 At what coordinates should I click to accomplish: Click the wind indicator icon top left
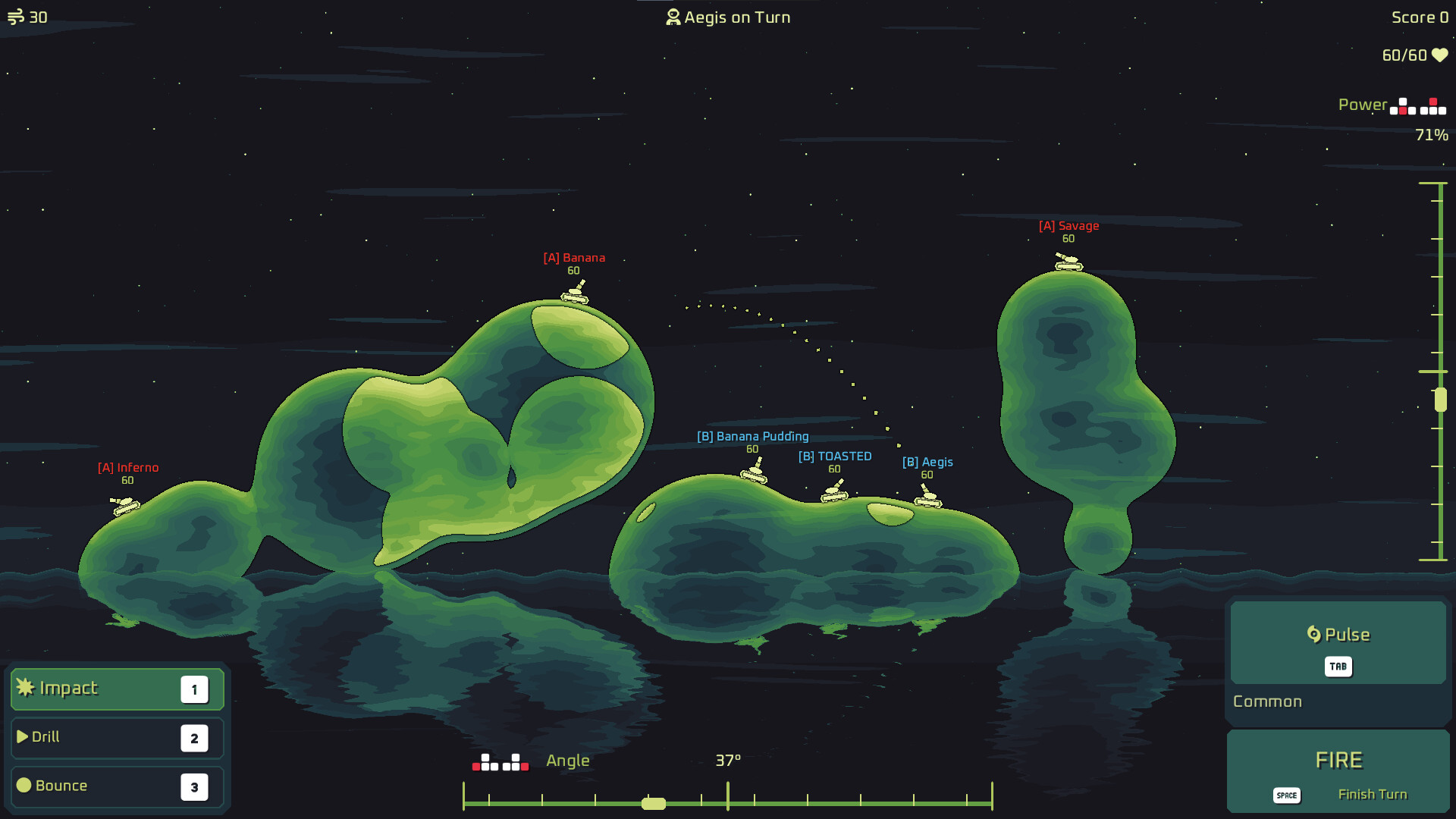pyautogui.click(x=16, y=17)
